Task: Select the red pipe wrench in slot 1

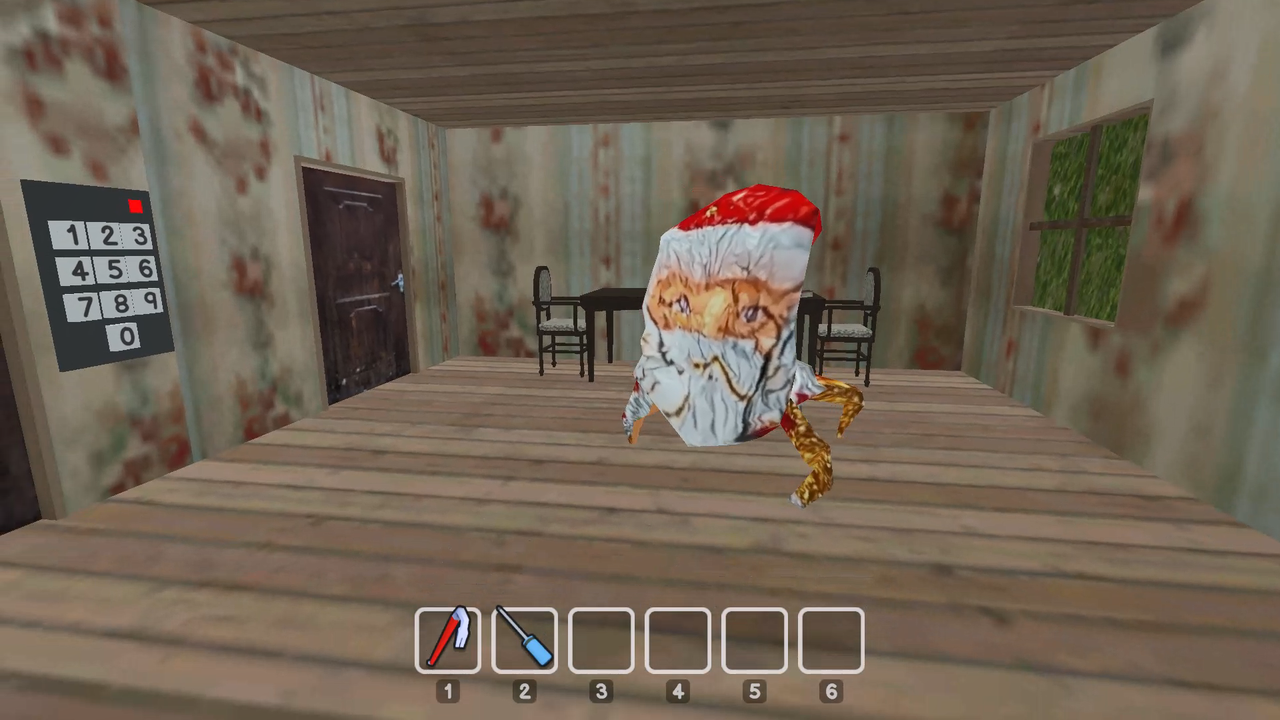Action: (x=448, y=638)
